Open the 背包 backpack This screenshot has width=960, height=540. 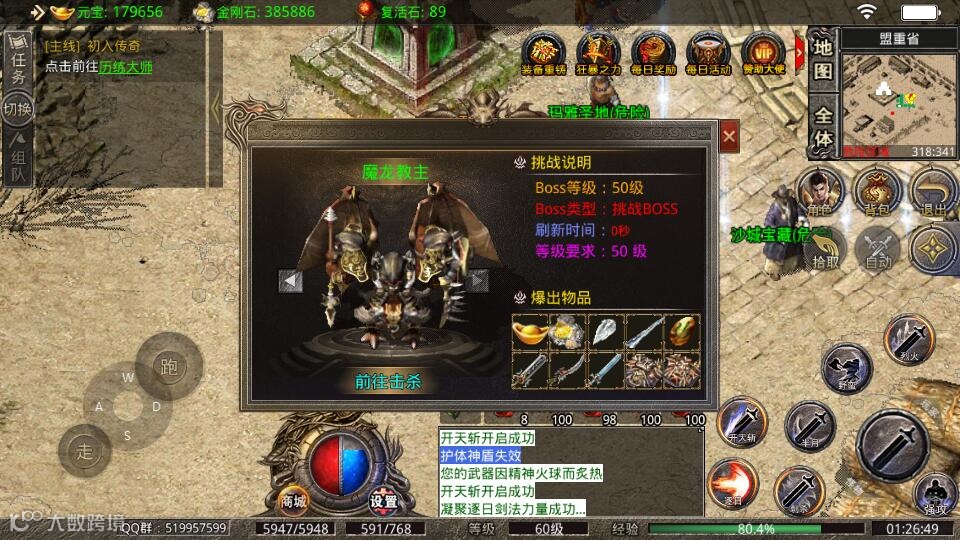click(x=877, y=191)
